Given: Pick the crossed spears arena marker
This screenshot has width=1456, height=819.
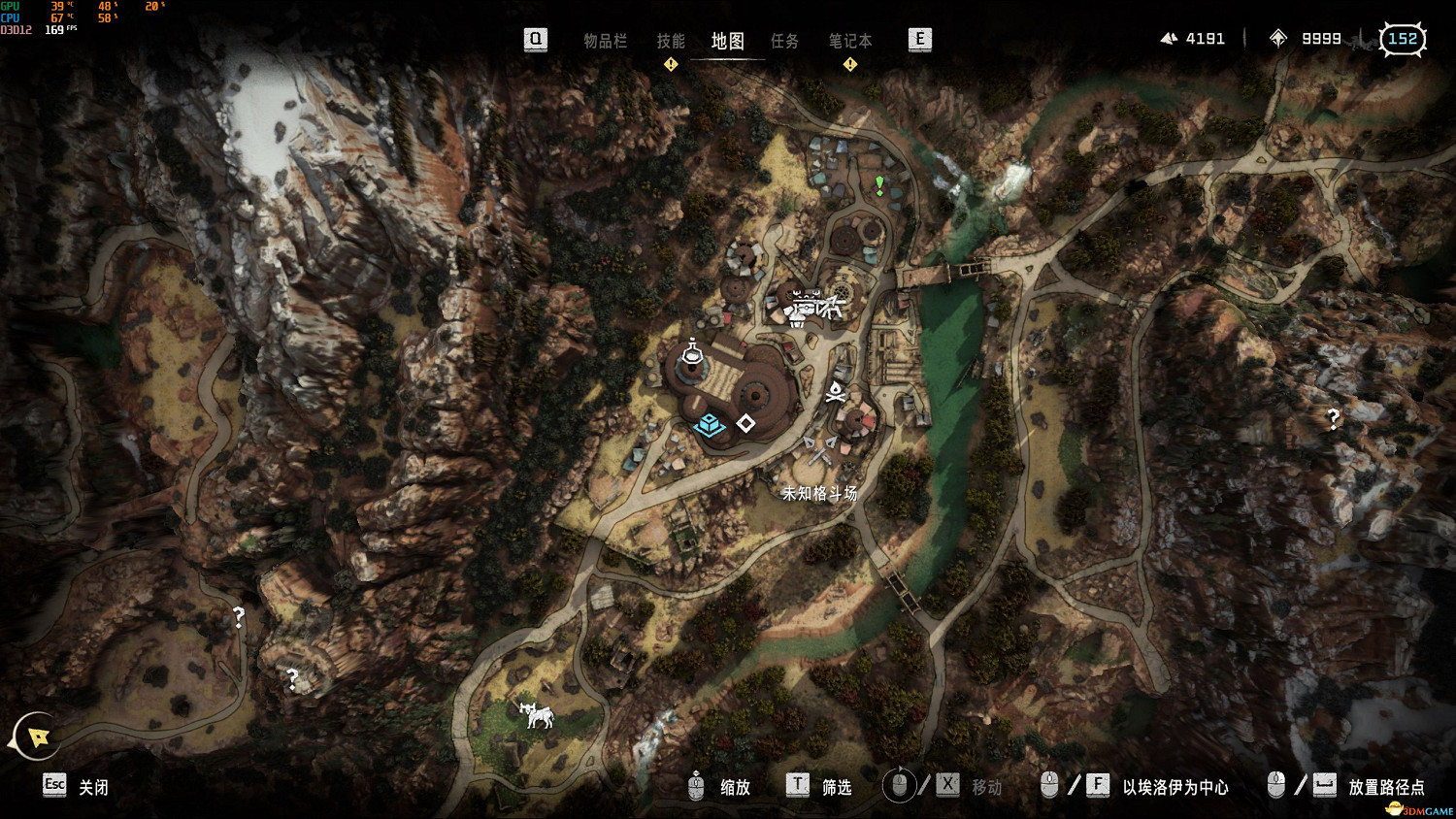Looking at the screenshot, I should pos(820,448).
